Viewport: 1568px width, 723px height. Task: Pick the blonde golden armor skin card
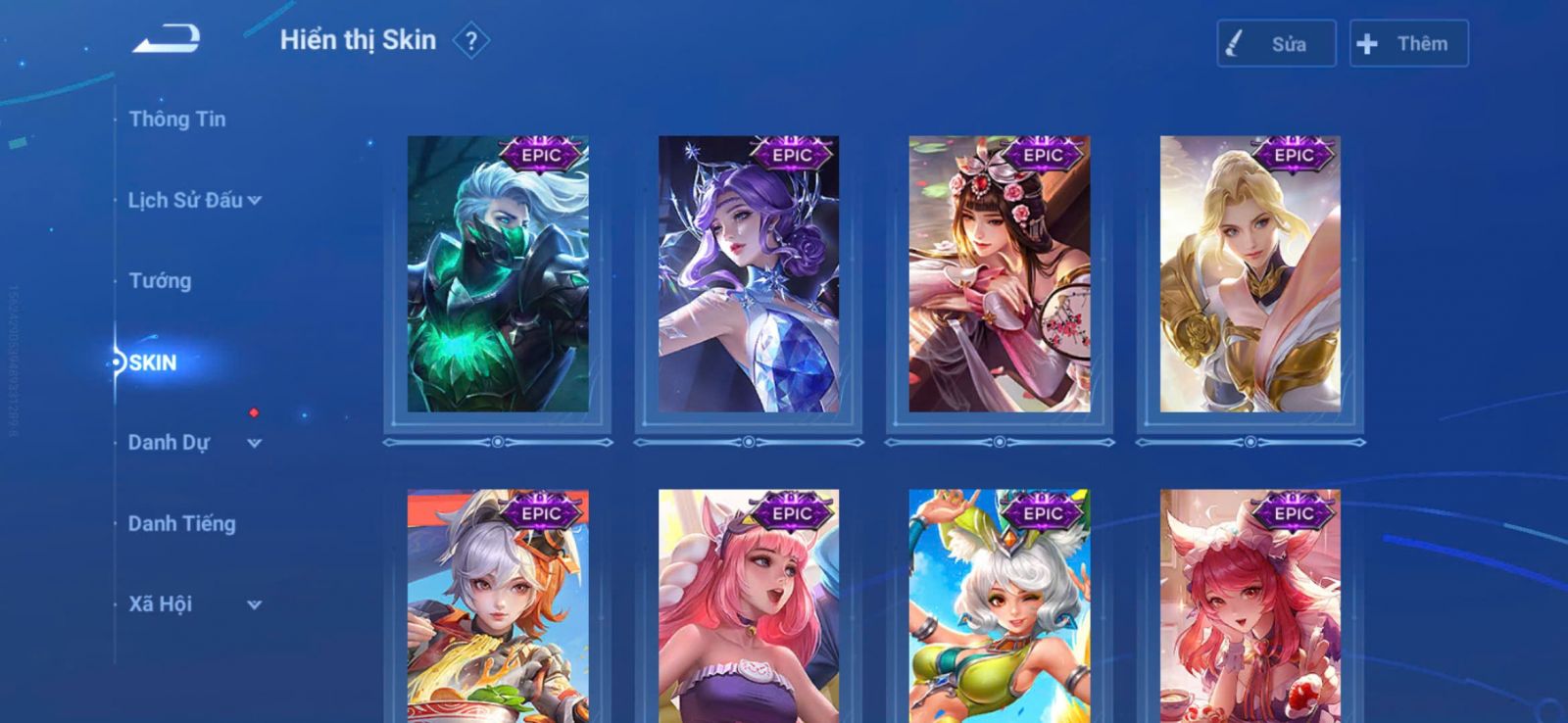(1249, 274)
